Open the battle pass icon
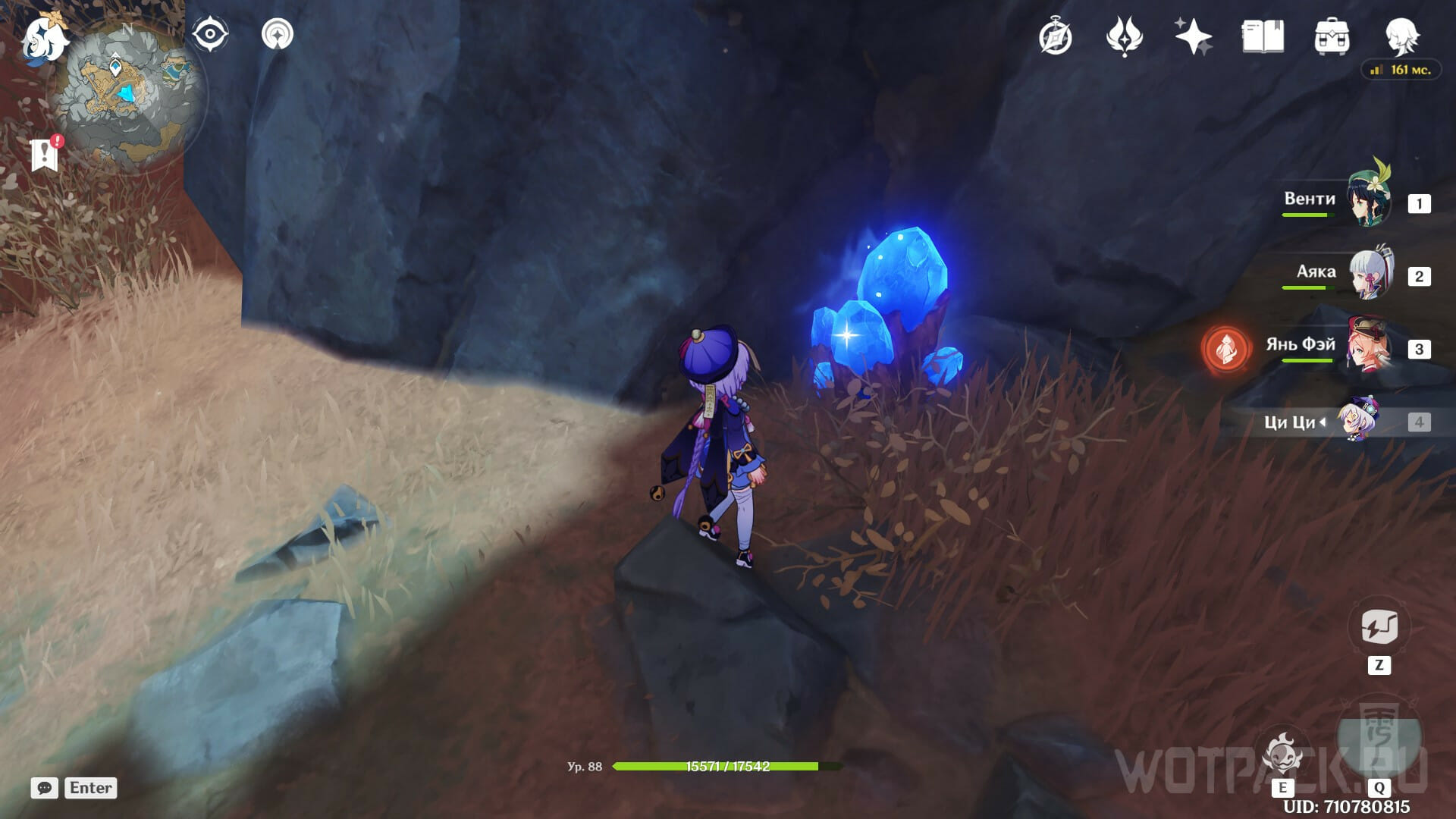The height and width of the screenshot is (819, 1456). (x=1124, y=37)
